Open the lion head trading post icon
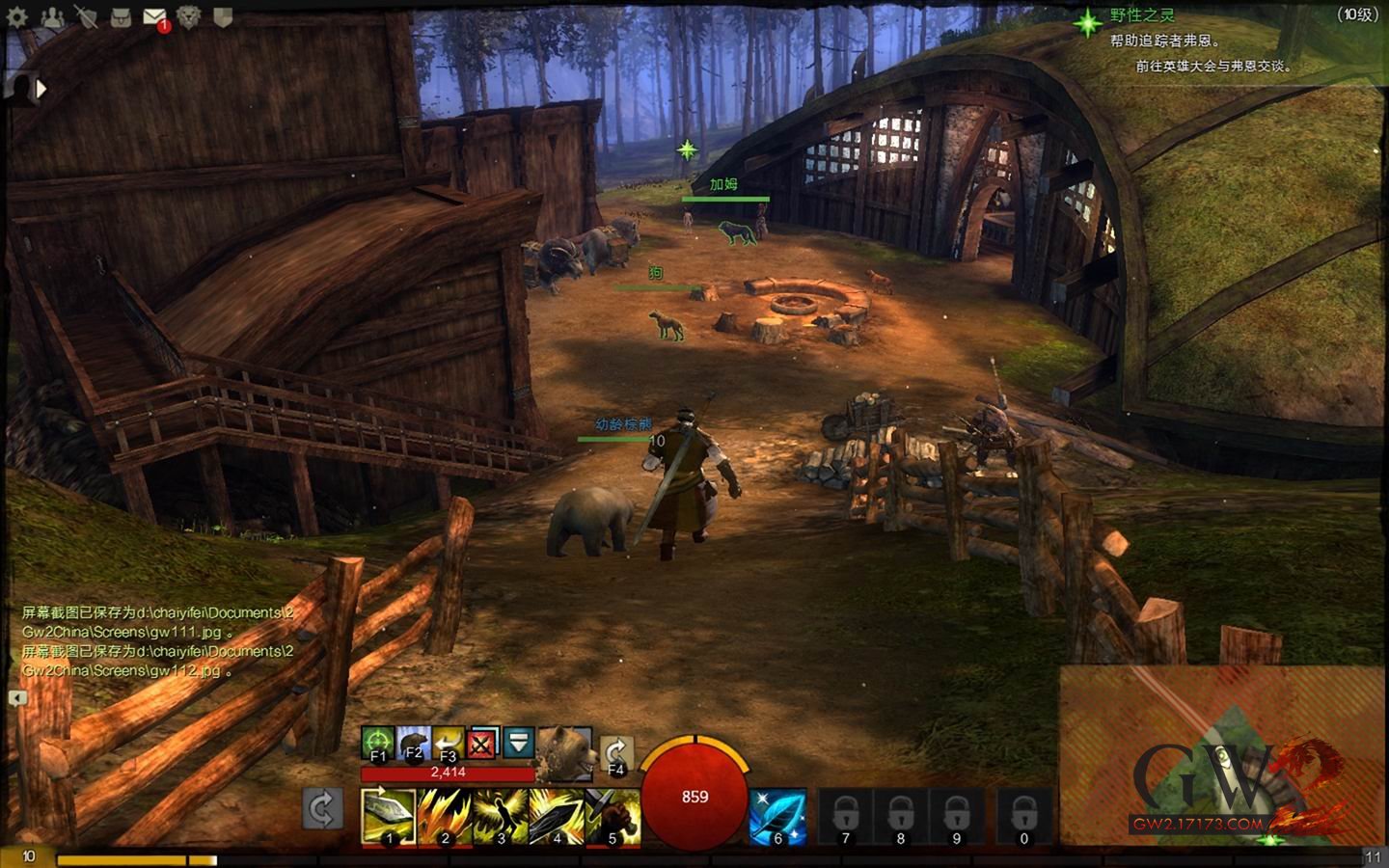The width and height of the screenshot is (1389, 868). 189,16
